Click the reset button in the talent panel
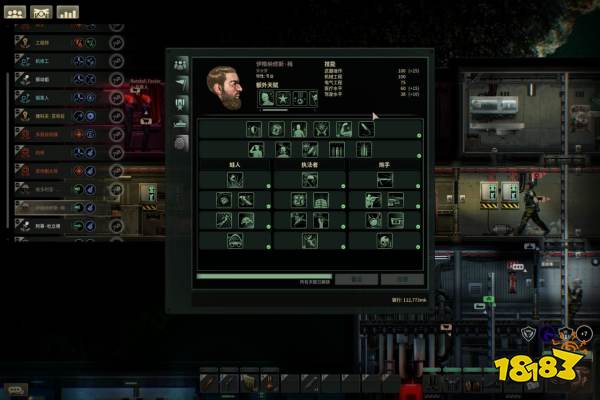This screenshot has width=600, height=400. [x=356, y=280]
